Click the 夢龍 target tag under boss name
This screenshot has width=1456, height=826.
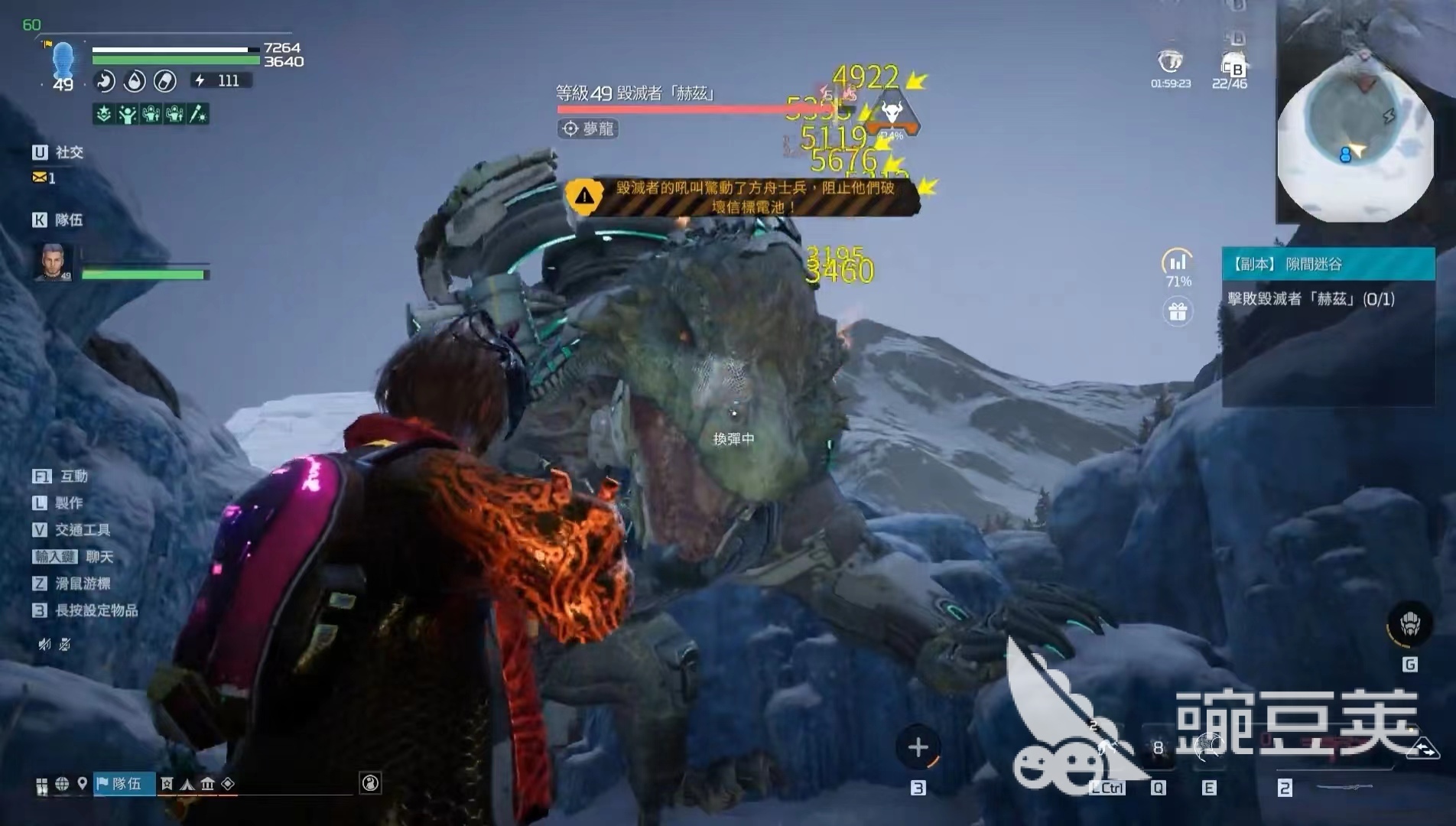[588, 128]
